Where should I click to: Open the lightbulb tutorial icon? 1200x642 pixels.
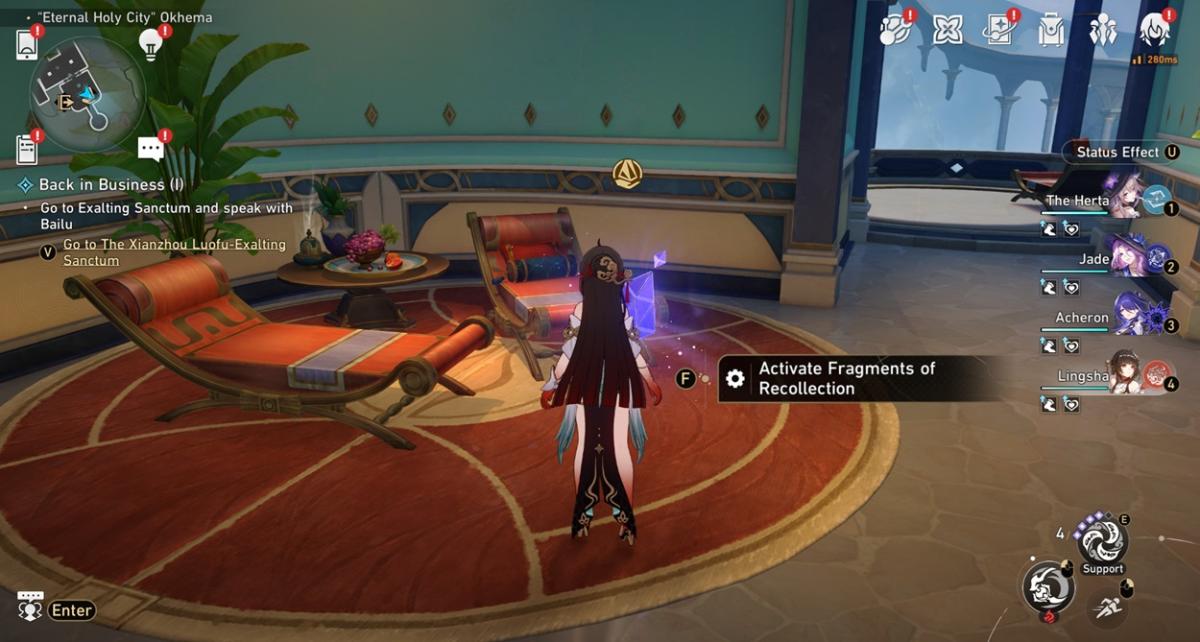151,44
